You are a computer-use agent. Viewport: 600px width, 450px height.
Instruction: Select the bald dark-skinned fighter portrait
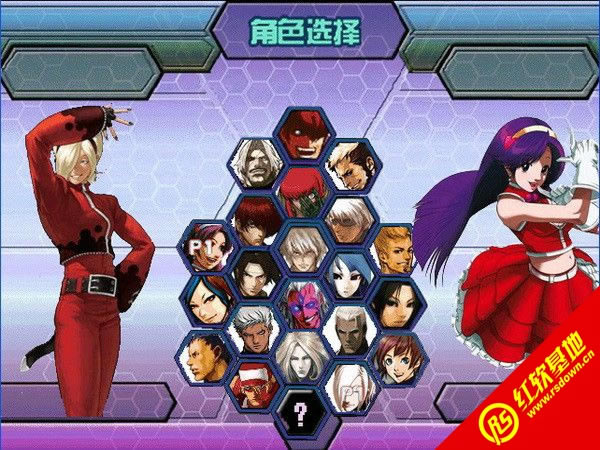[207, 357]
